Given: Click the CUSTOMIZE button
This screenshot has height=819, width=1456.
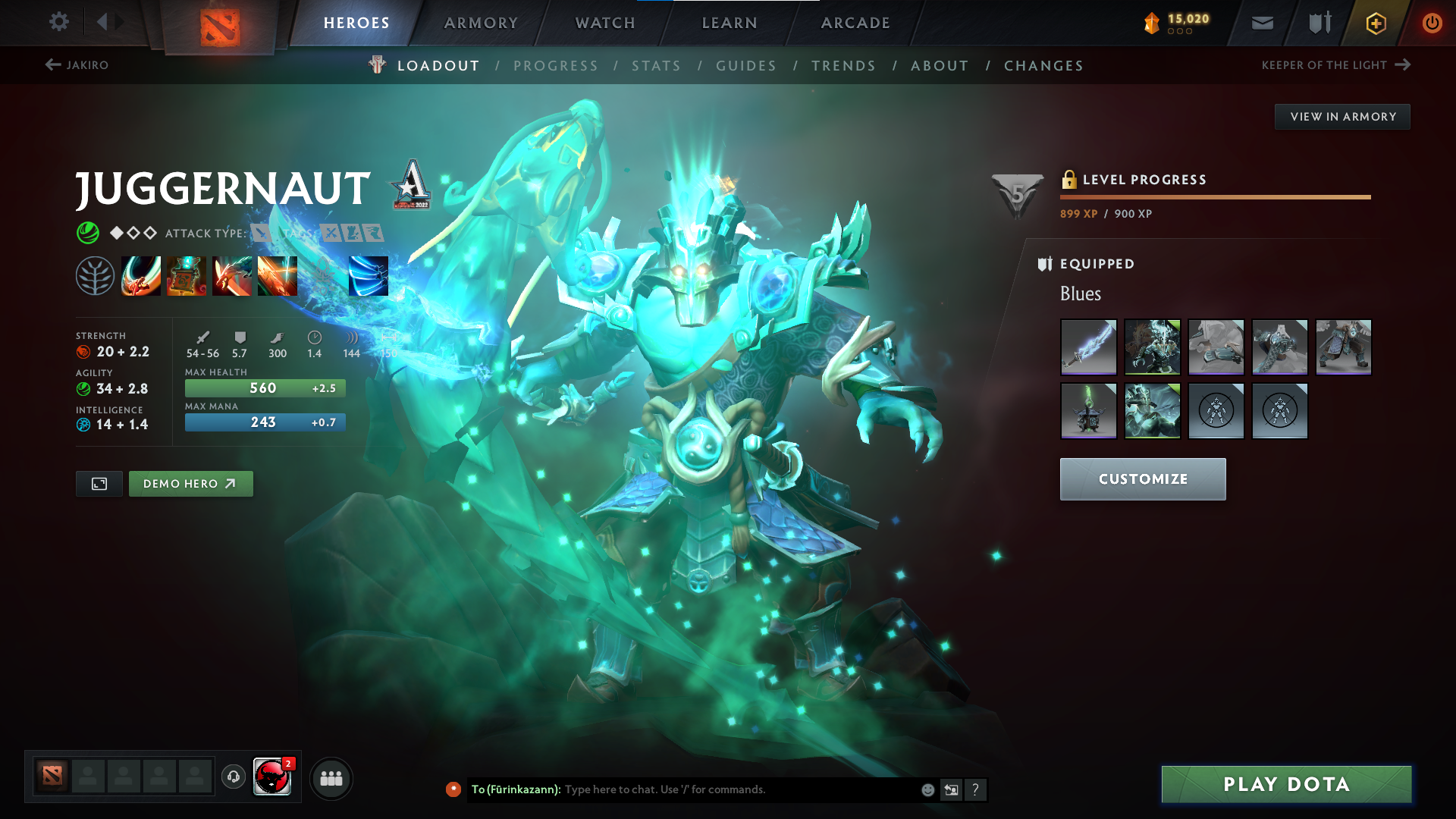Looking at the screenshot, I should pos(1142,479).
